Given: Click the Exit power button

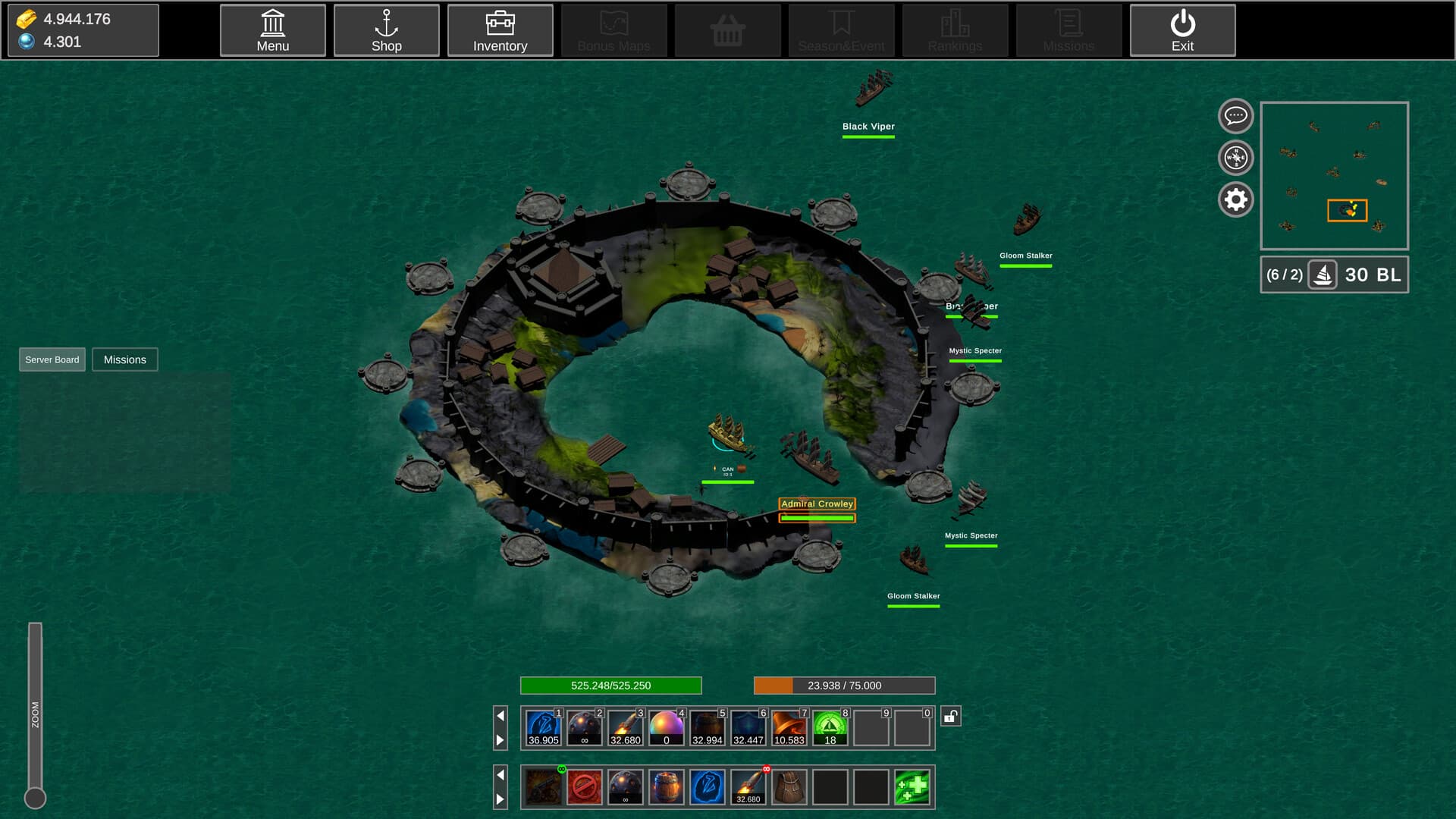Looking at the screenshot, I should (x=1181, y=30).
